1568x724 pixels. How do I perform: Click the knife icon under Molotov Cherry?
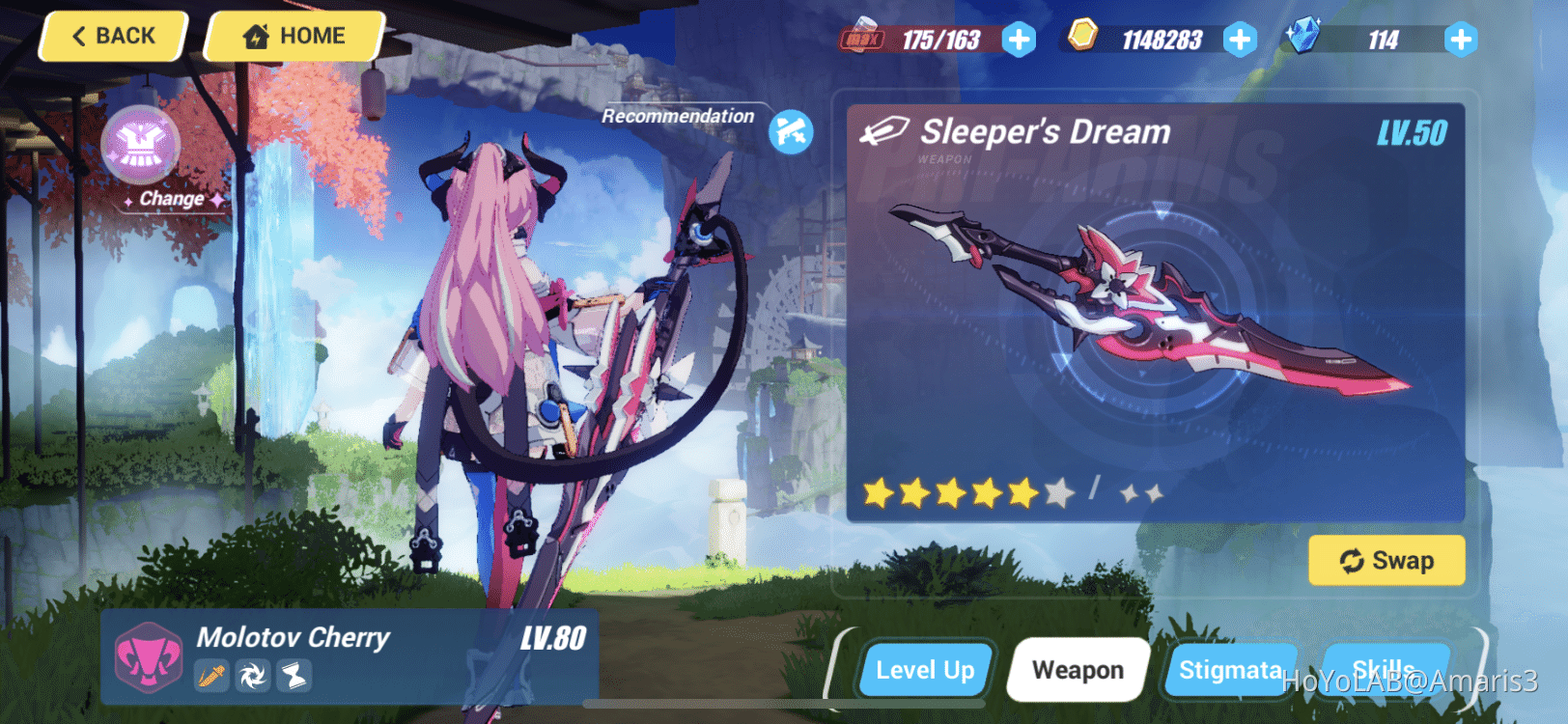(x=212, y=678)
